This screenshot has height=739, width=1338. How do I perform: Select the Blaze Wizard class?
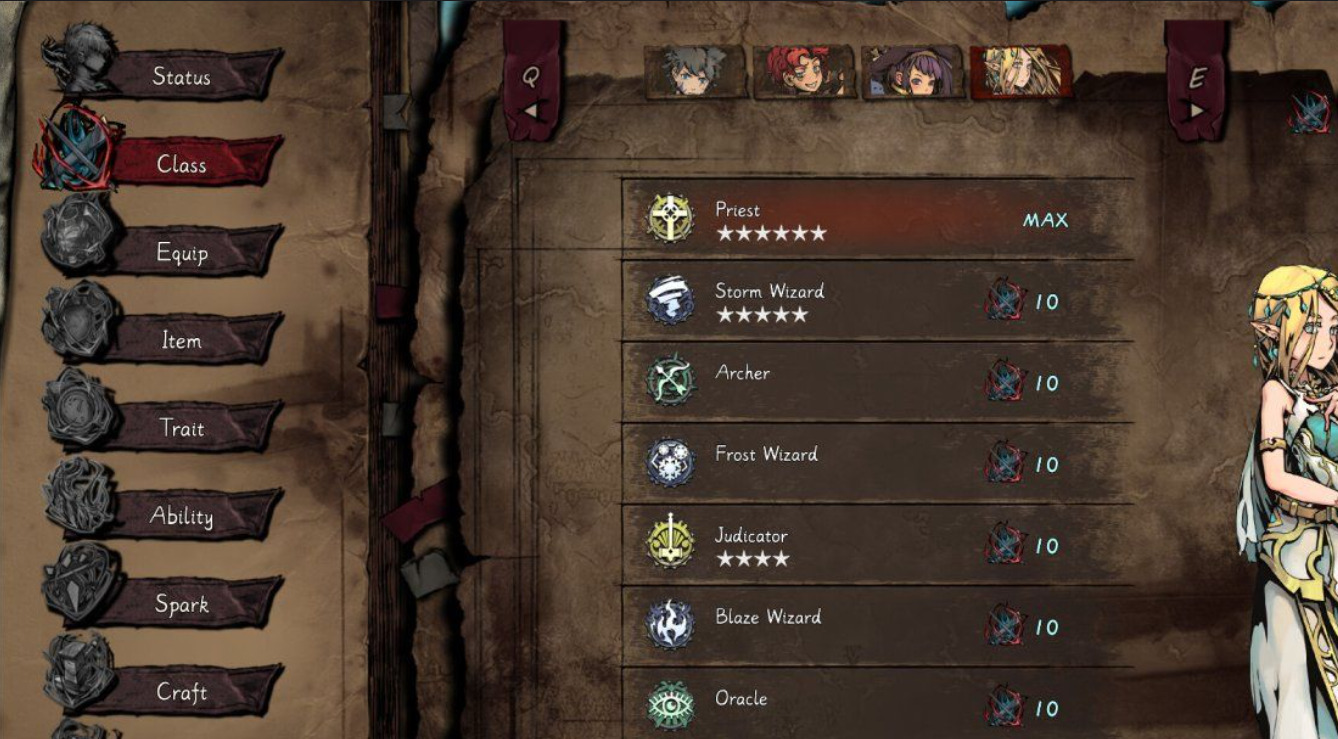(876, 627)
